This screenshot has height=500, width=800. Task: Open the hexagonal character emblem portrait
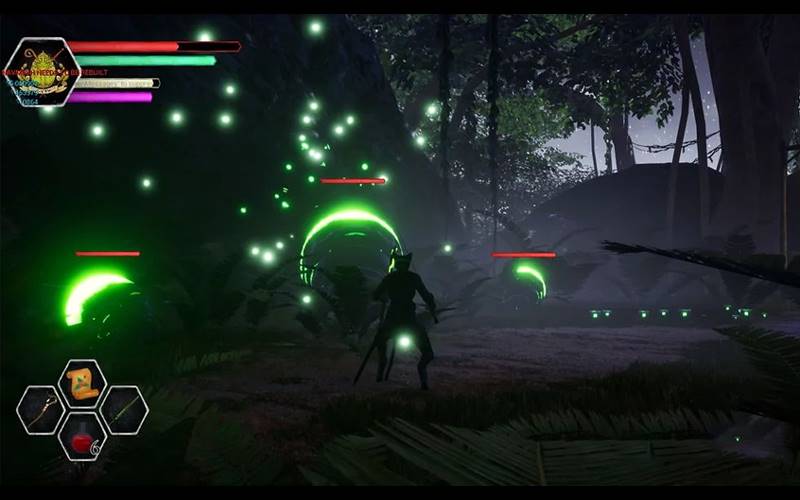pyautogui.click(x=41, y=71)
